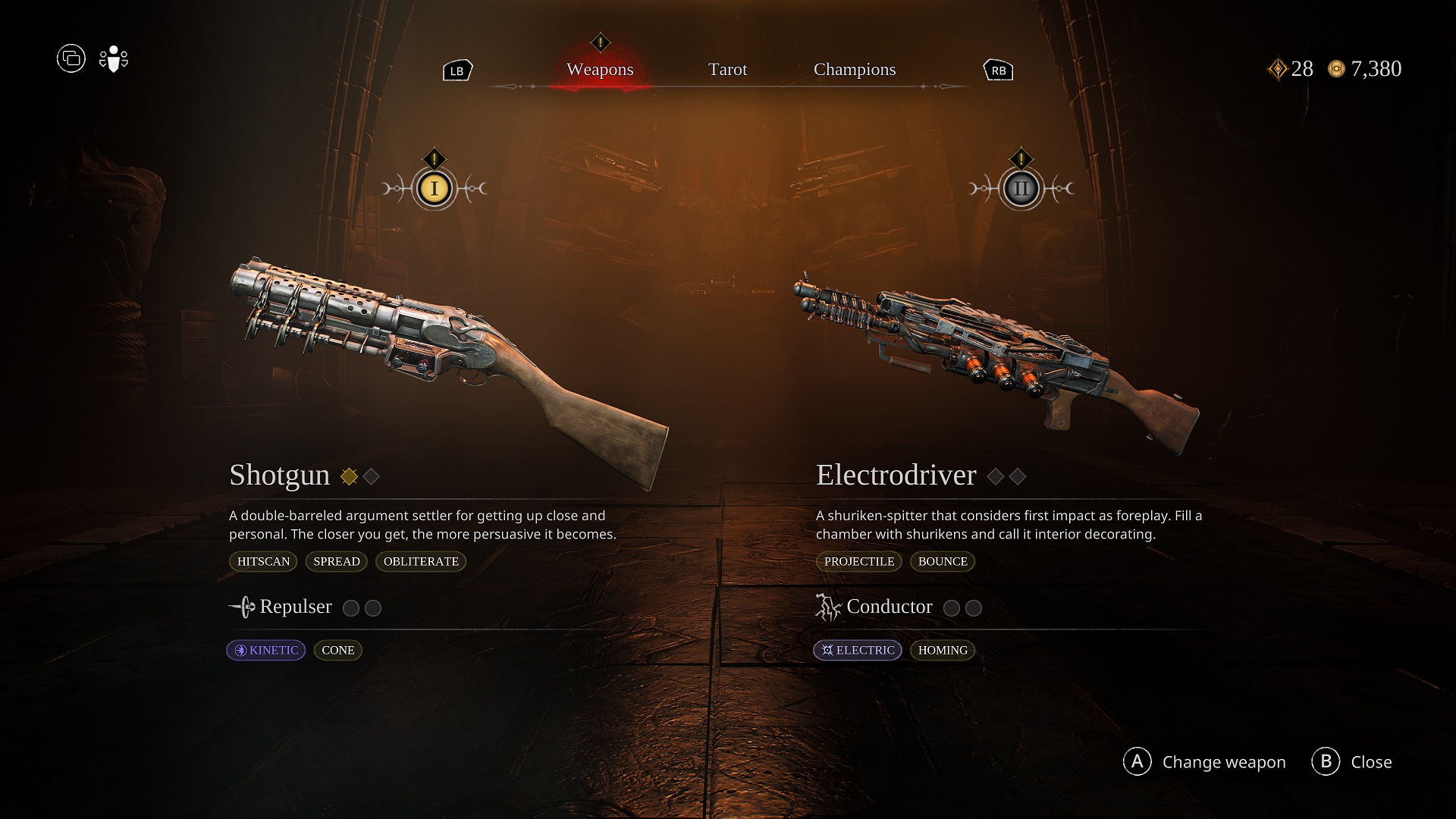Select weapon slot II medallion
The width and height of the screenshot is (1456, 819).
(1021, 189)
